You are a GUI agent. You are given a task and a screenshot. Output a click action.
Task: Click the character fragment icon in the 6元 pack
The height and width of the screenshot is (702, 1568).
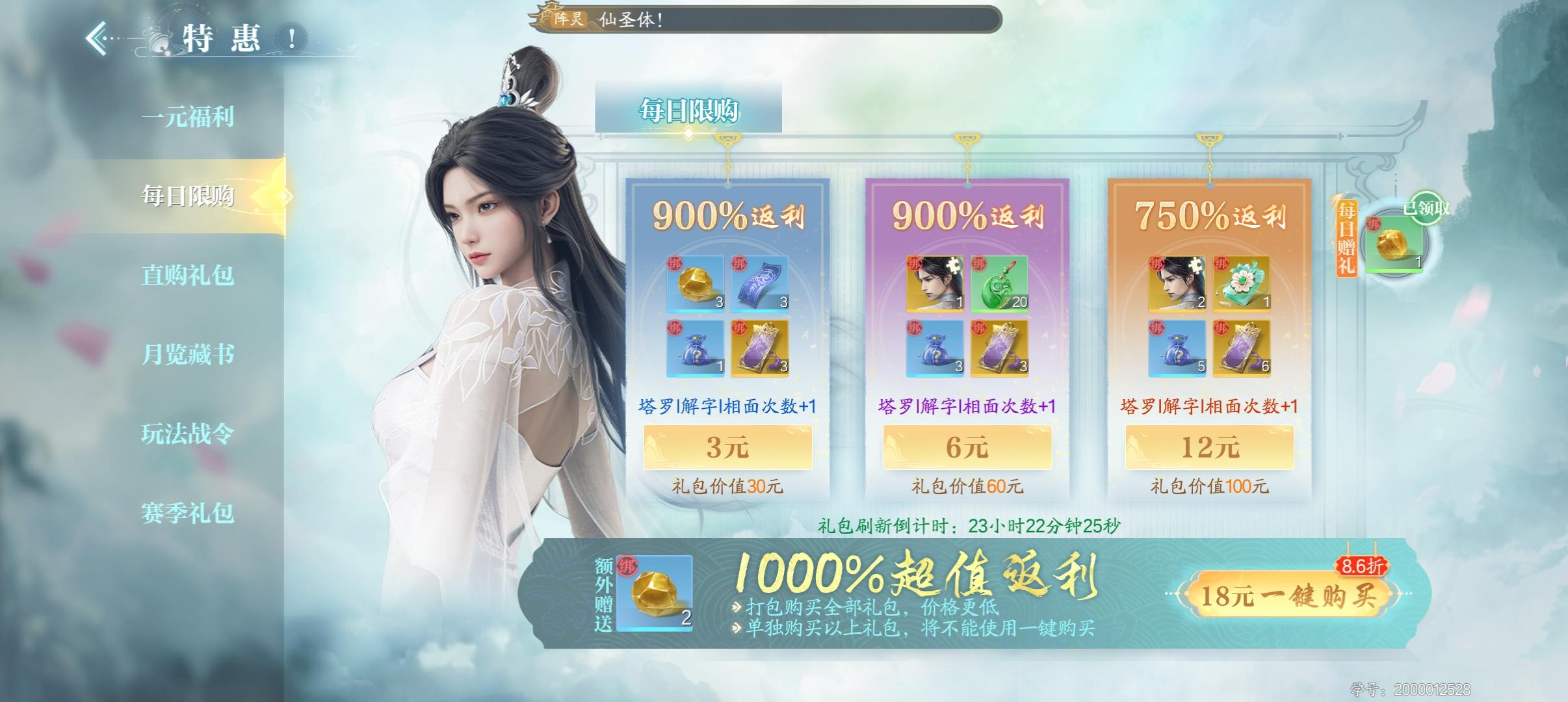(x=936, y=283)
